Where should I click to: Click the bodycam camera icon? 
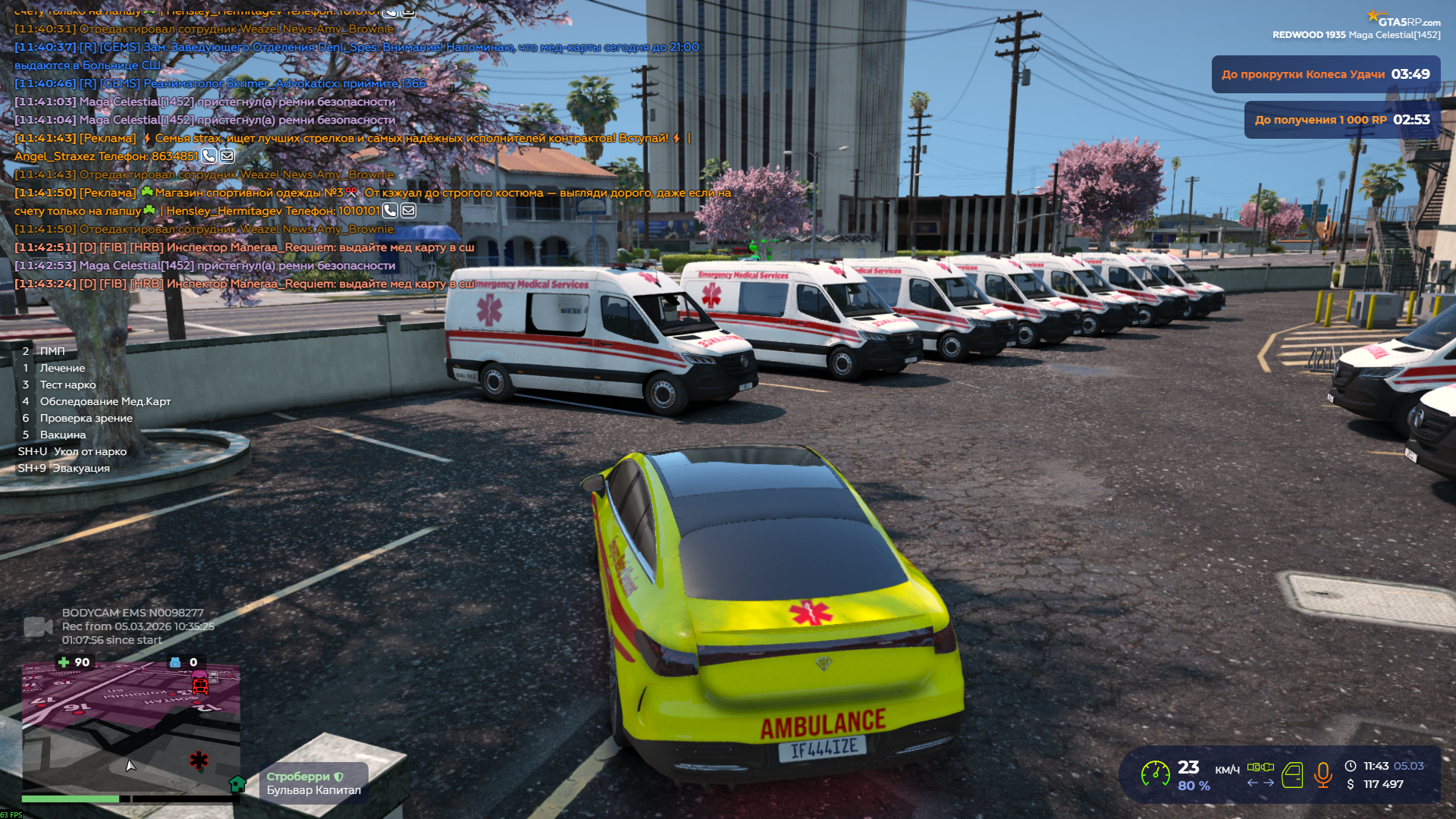(x=38, y=626)
